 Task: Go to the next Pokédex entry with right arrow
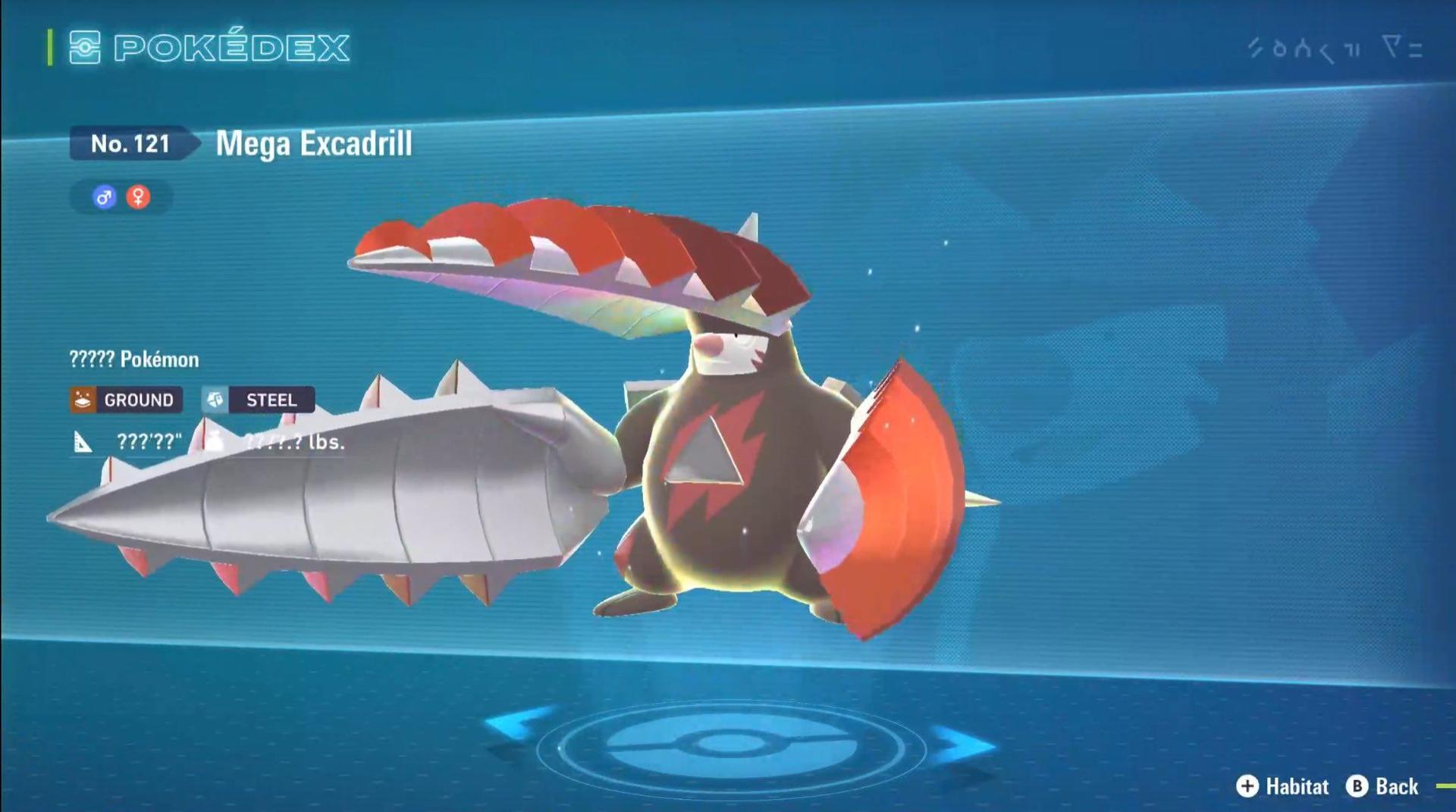click(x=963, y=742)
